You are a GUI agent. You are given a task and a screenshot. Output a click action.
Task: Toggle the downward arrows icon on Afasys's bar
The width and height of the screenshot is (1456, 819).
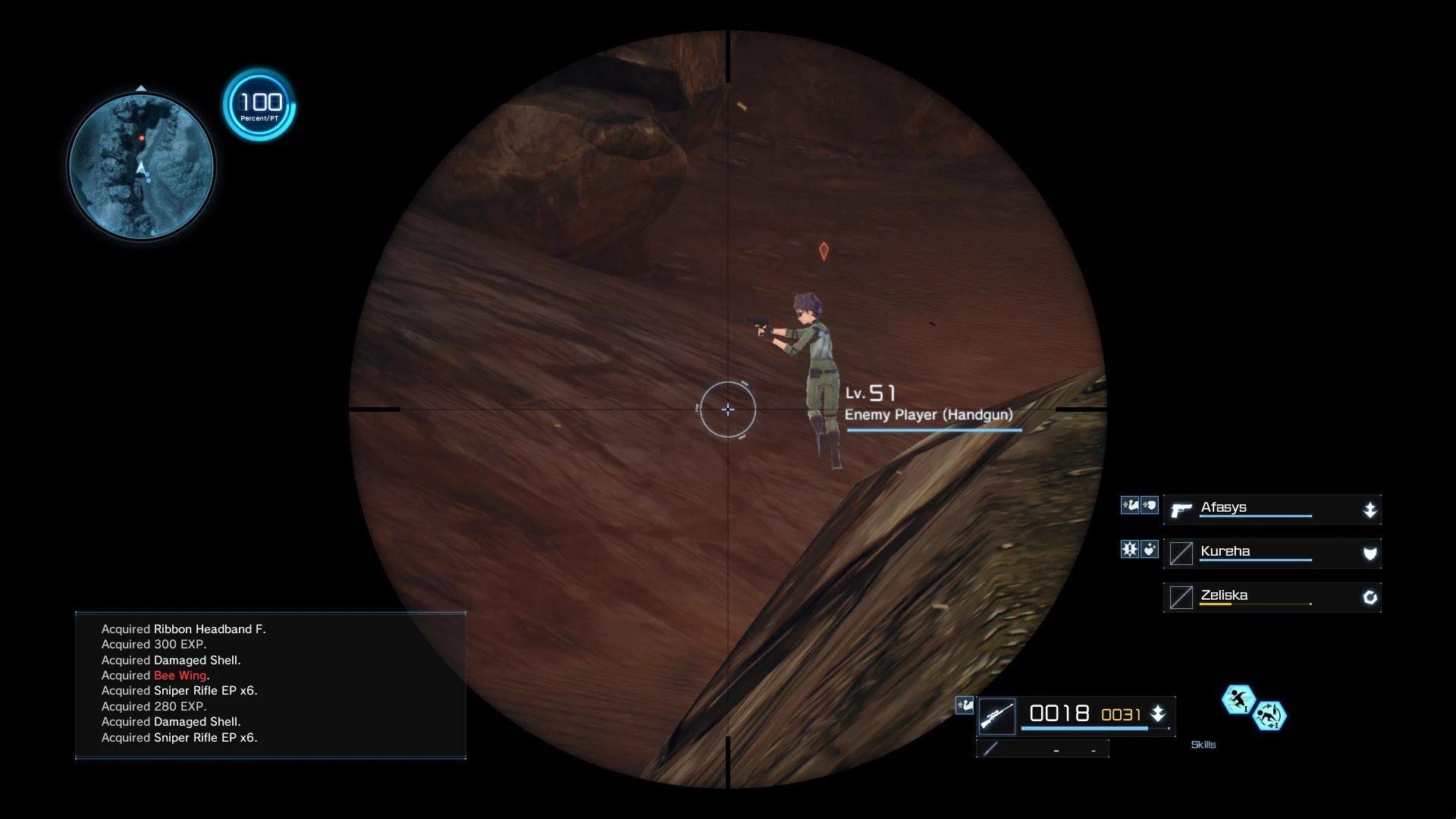coord(1370,510)
